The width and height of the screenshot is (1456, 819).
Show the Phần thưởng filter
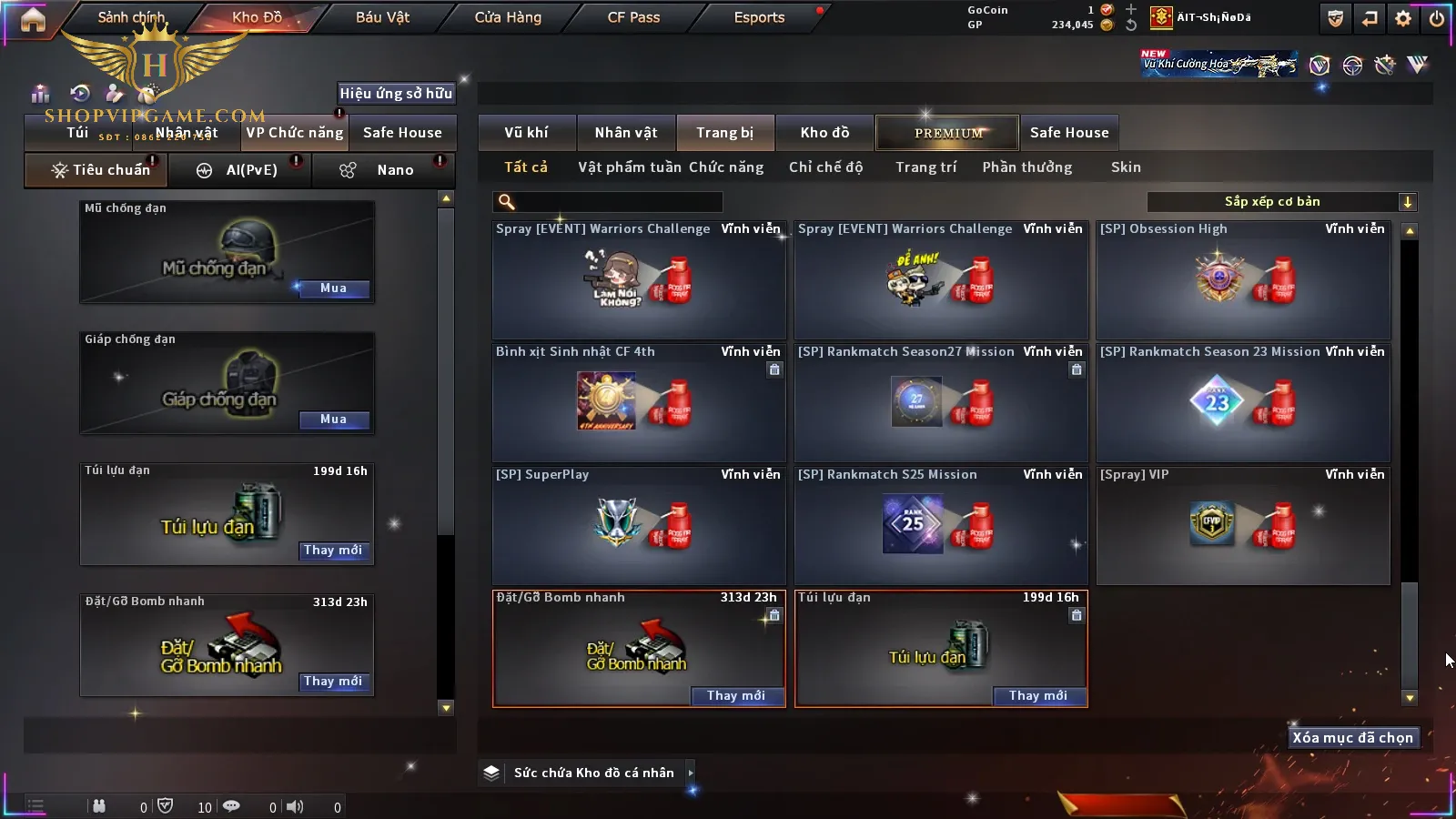pos(1026,167)
